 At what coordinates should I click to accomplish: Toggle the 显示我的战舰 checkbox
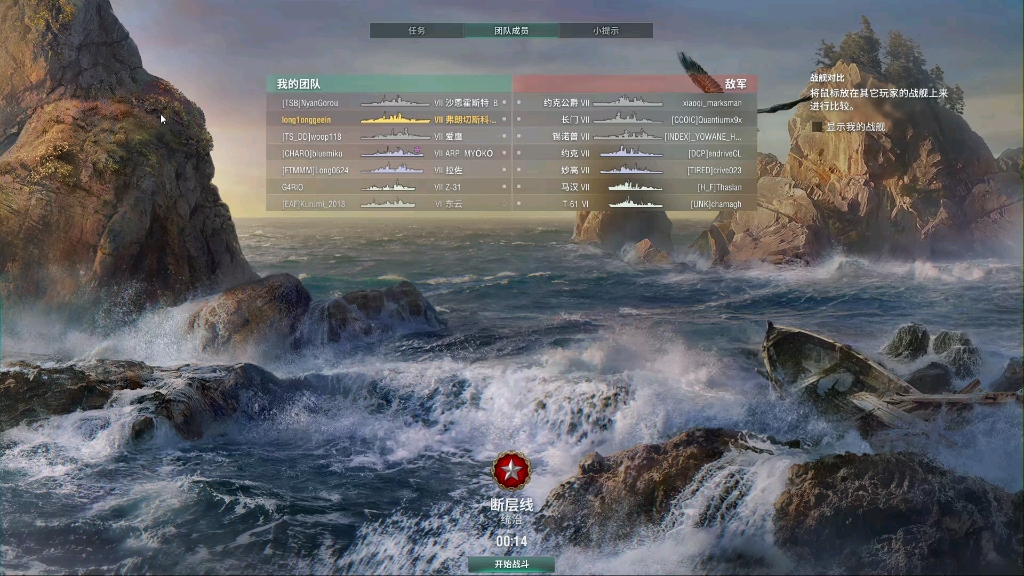click(818, 127)
